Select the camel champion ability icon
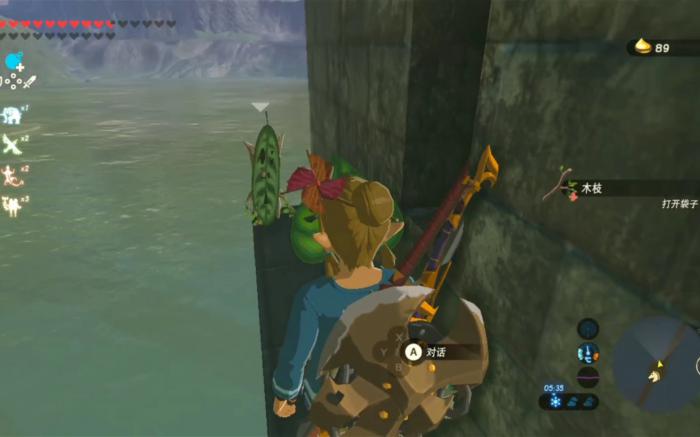This screenshot has height=437, width=700. pyautogui.click(x=12, y=206)
